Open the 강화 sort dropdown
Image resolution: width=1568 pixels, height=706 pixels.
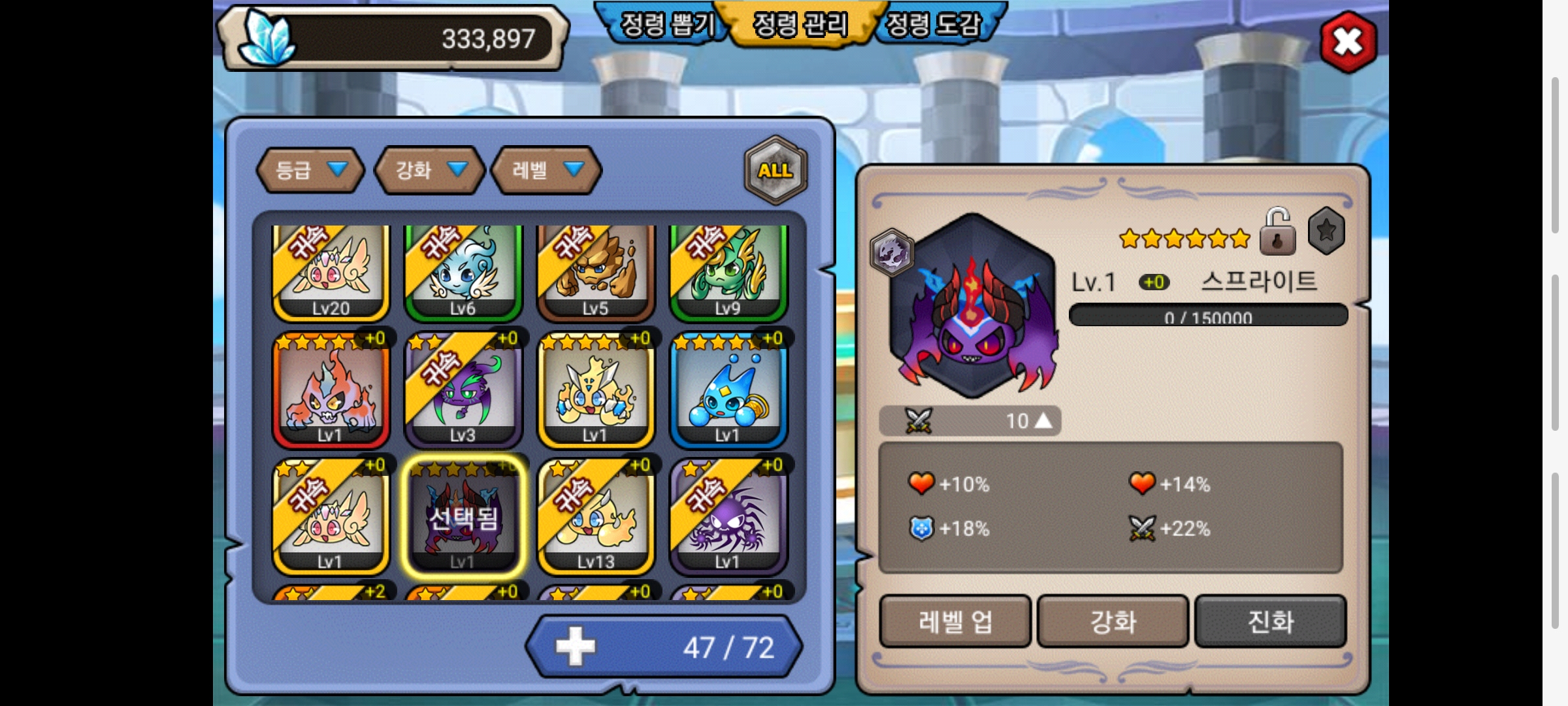pos(429,171)
